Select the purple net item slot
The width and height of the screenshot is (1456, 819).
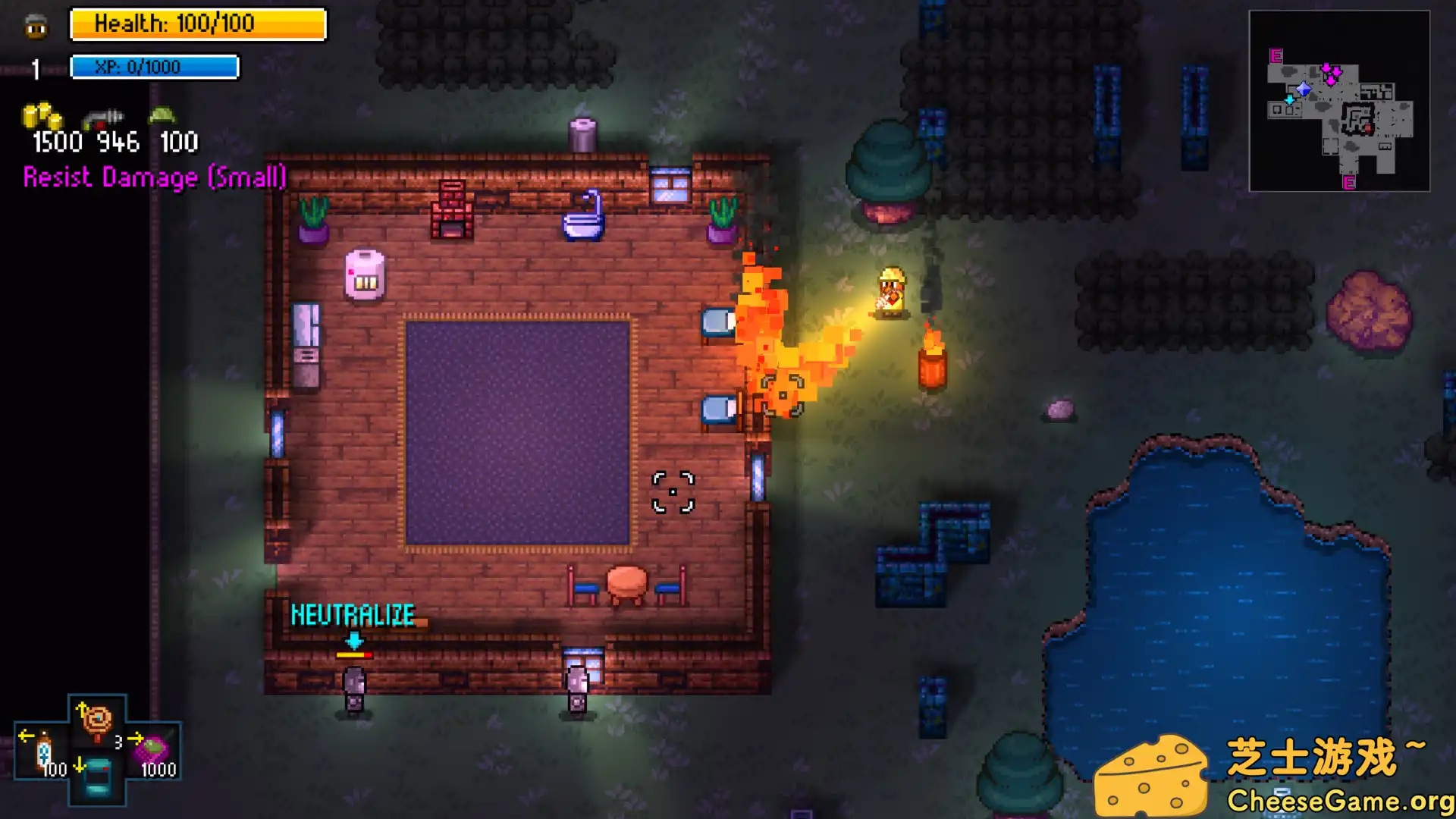coord(154,751)
